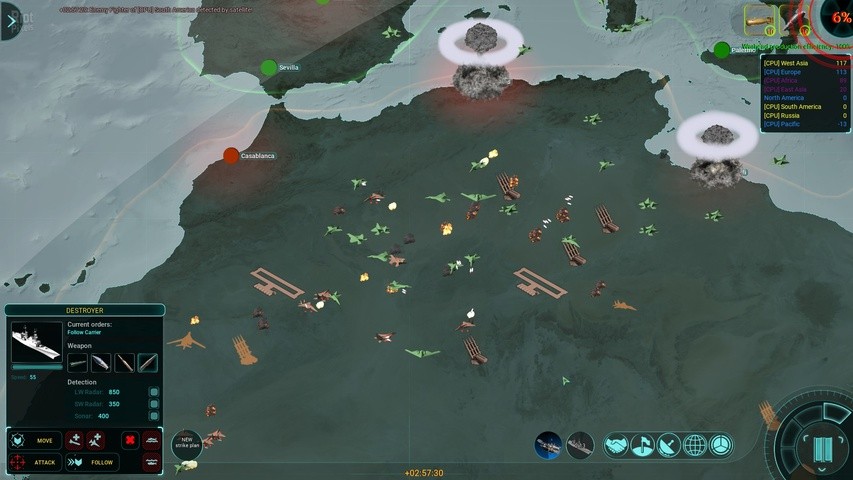Click the artillery shell production icon
Screen dimensions: 853x480
(x=759, y=19)
